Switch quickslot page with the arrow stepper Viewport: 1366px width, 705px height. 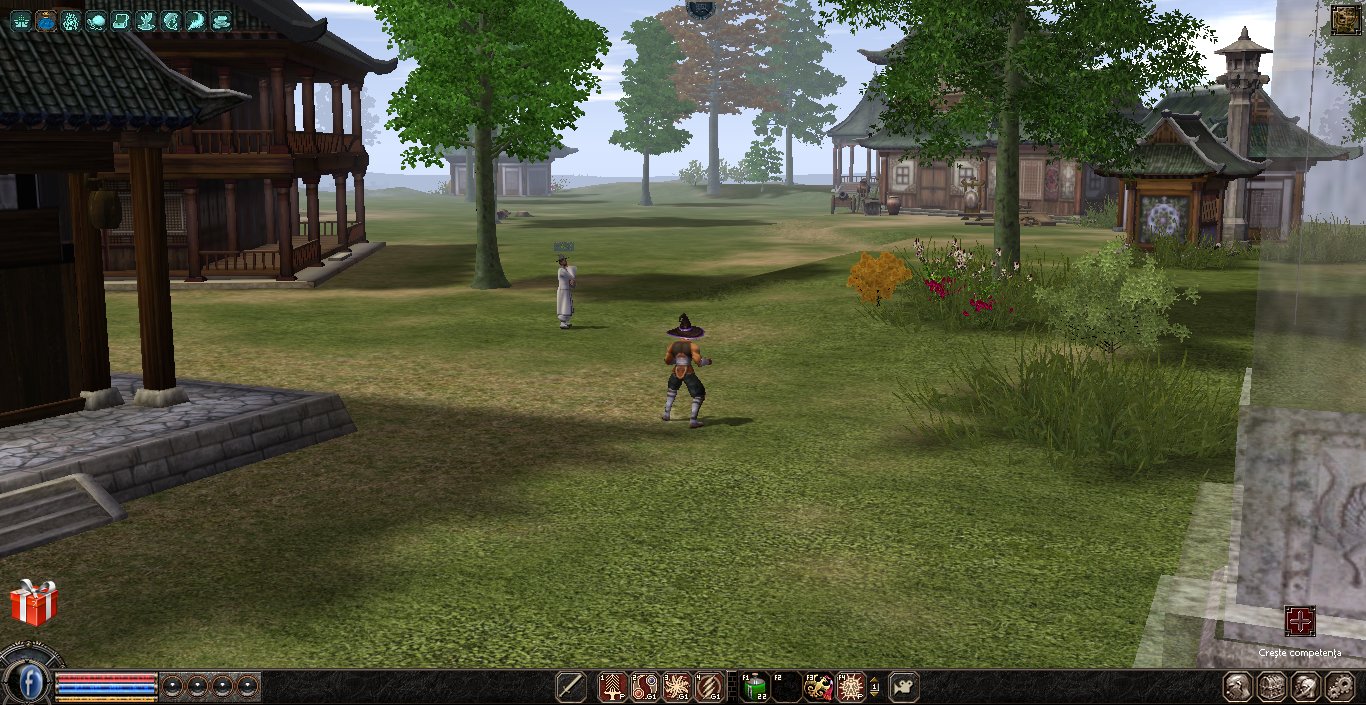click(x=875, y=687)
